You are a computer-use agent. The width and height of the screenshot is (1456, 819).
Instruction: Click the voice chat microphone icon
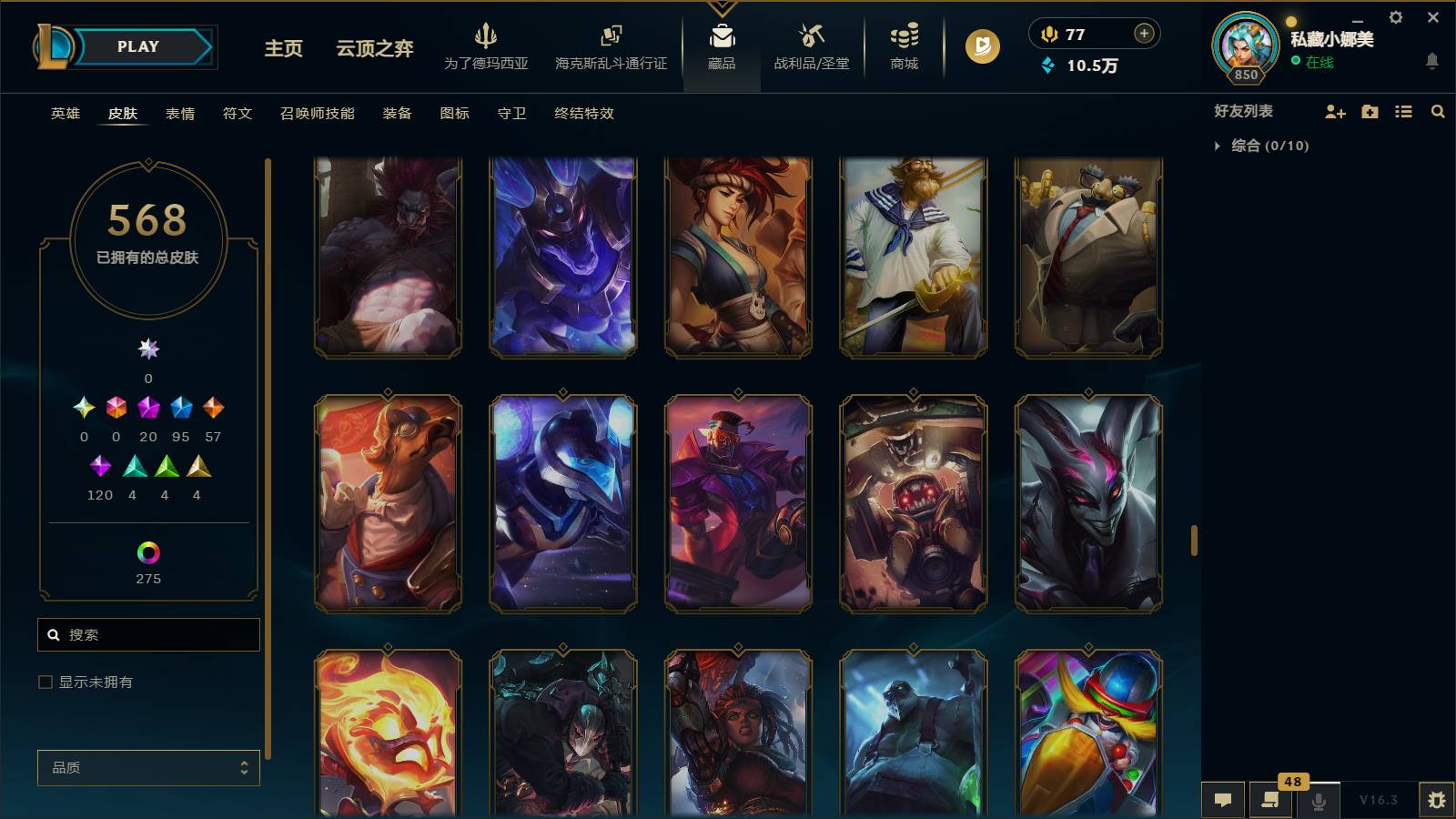1318,800
